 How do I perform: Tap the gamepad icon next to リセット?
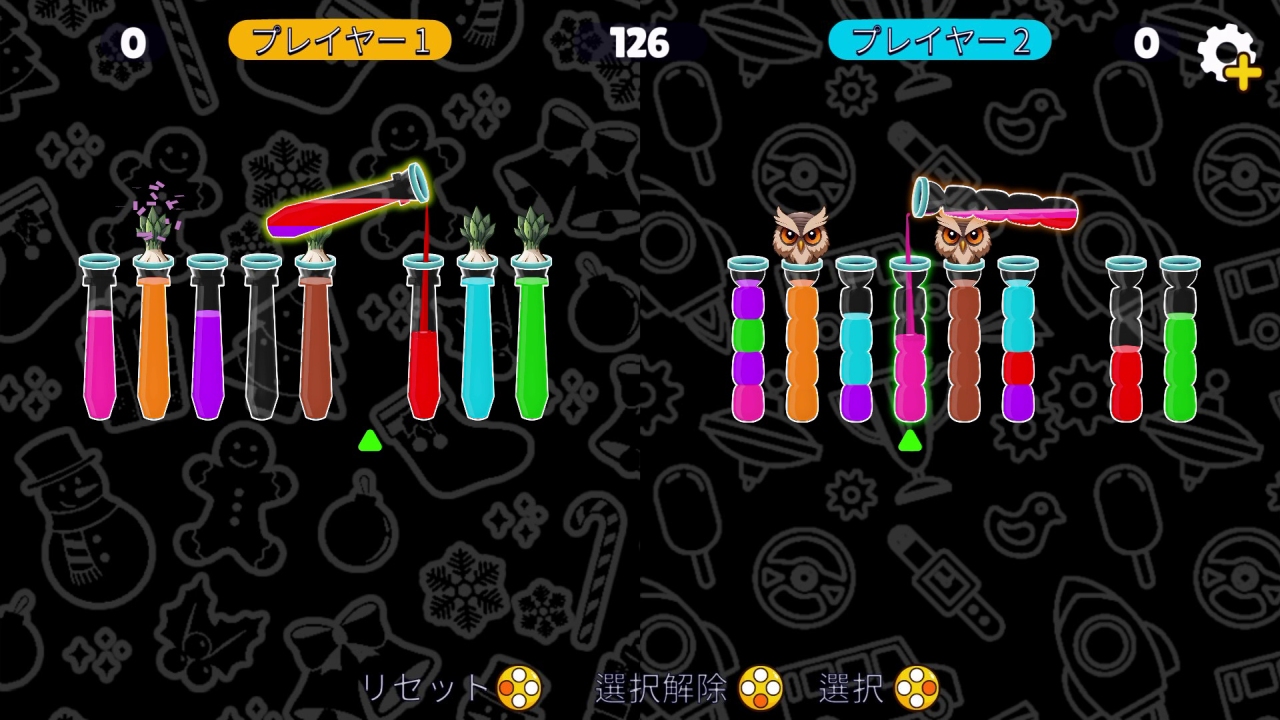click(519, 686)
